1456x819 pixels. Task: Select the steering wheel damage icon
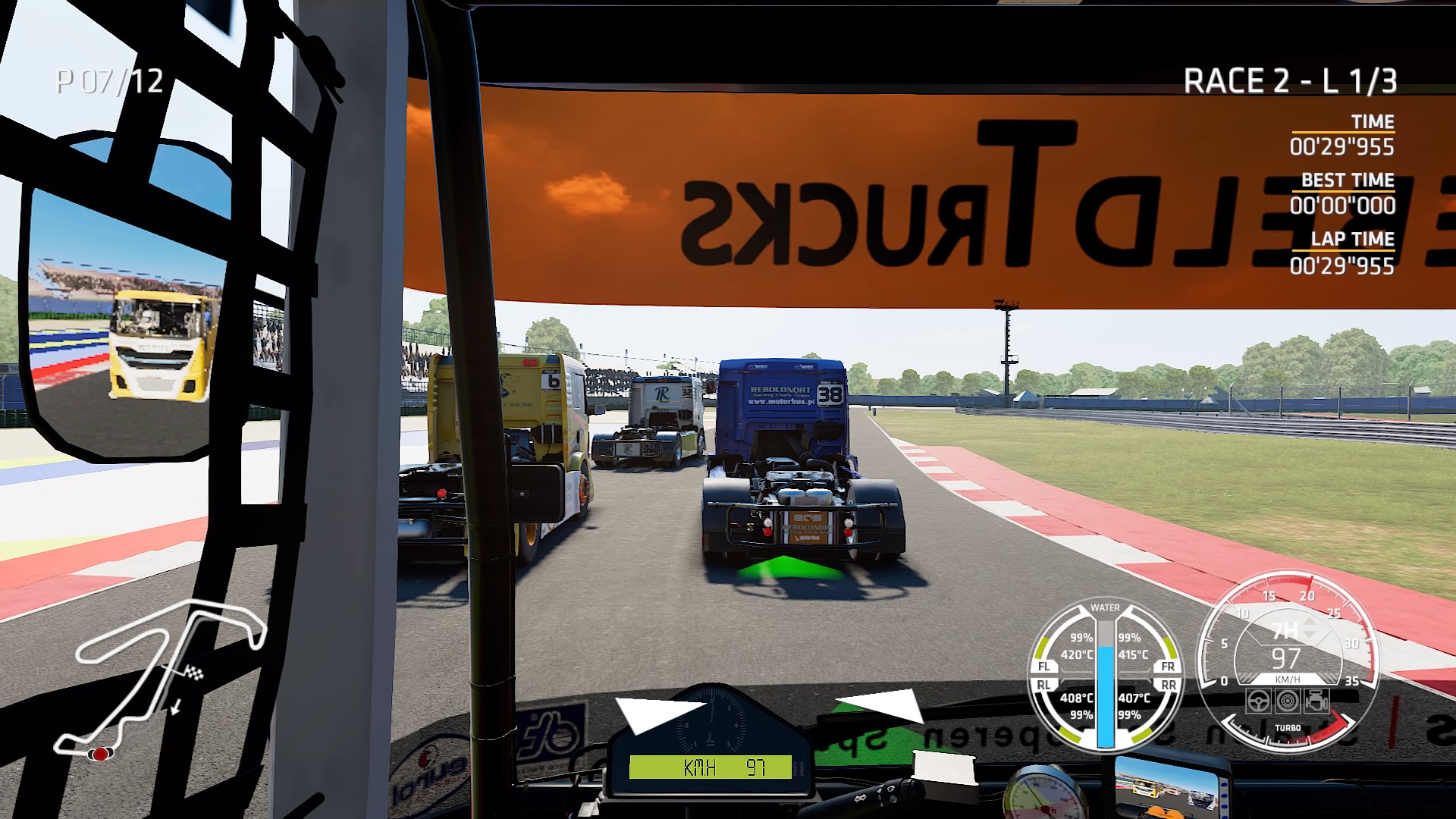tap(1259, 701)
